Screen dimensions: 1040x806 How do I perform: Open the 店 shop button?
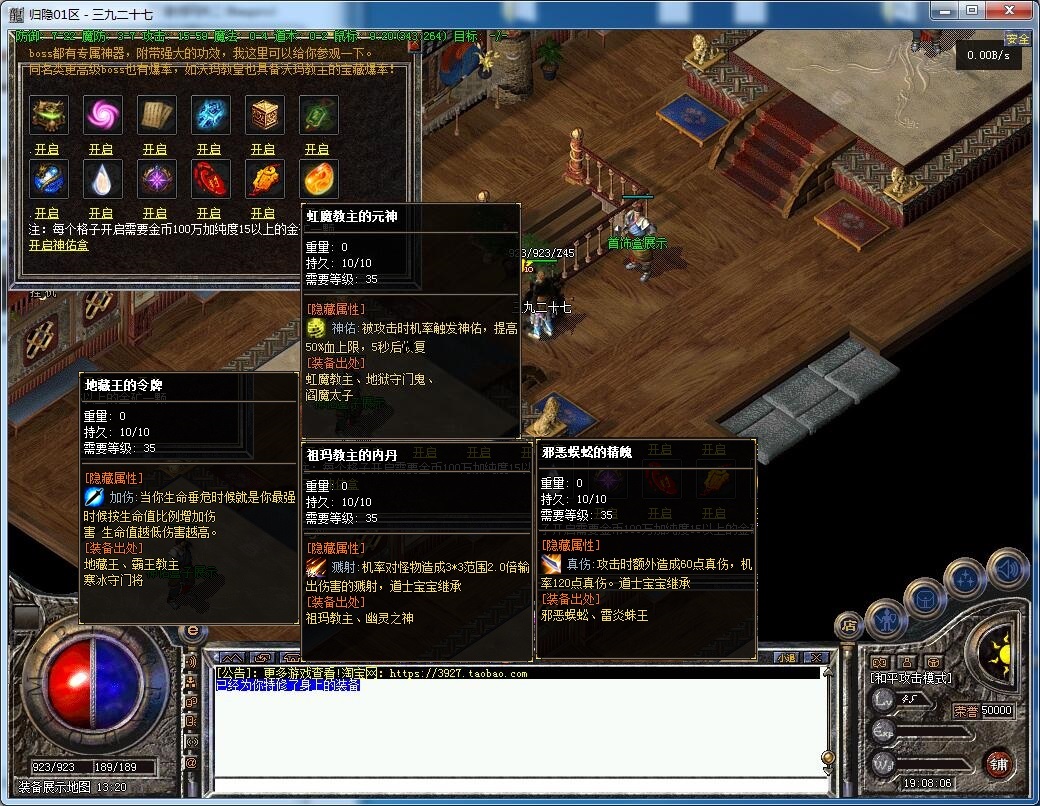point(850,627)
